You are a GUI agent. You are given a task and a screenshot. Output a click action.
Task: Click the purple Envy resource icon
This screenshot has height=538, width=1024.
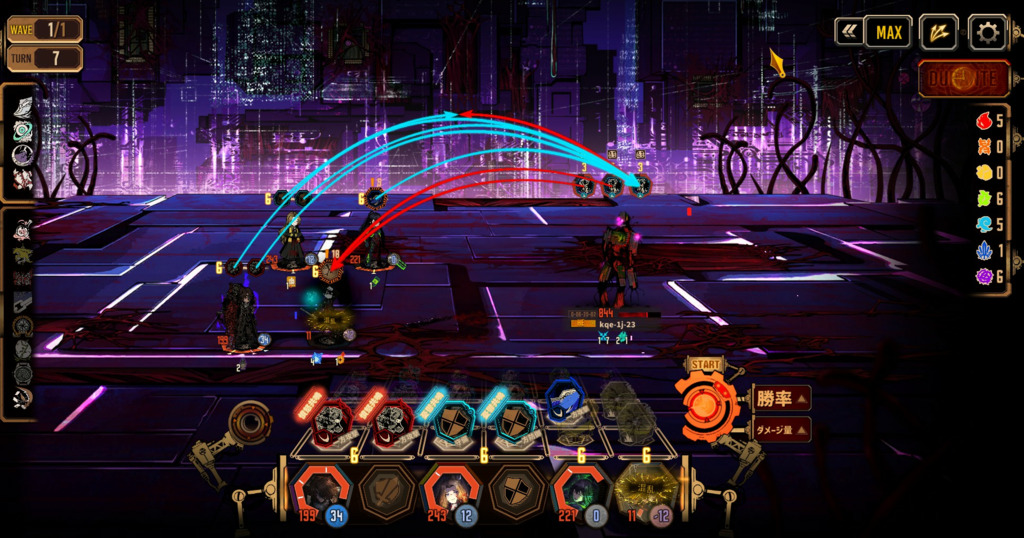pyautogui.click(x=983, y=277)
